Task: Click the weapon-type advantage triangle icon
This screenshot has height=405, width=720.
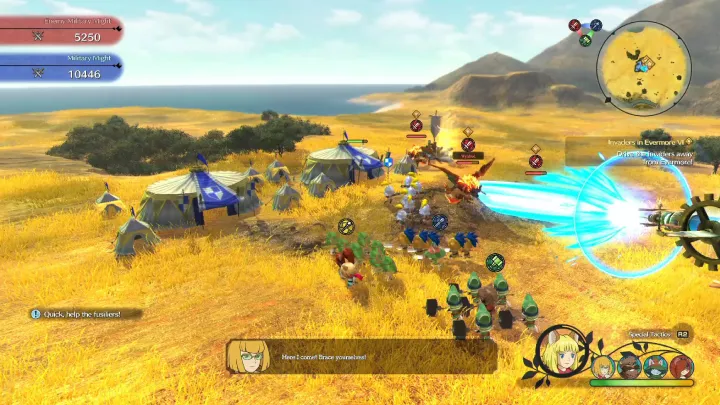Action: point(585,31)
